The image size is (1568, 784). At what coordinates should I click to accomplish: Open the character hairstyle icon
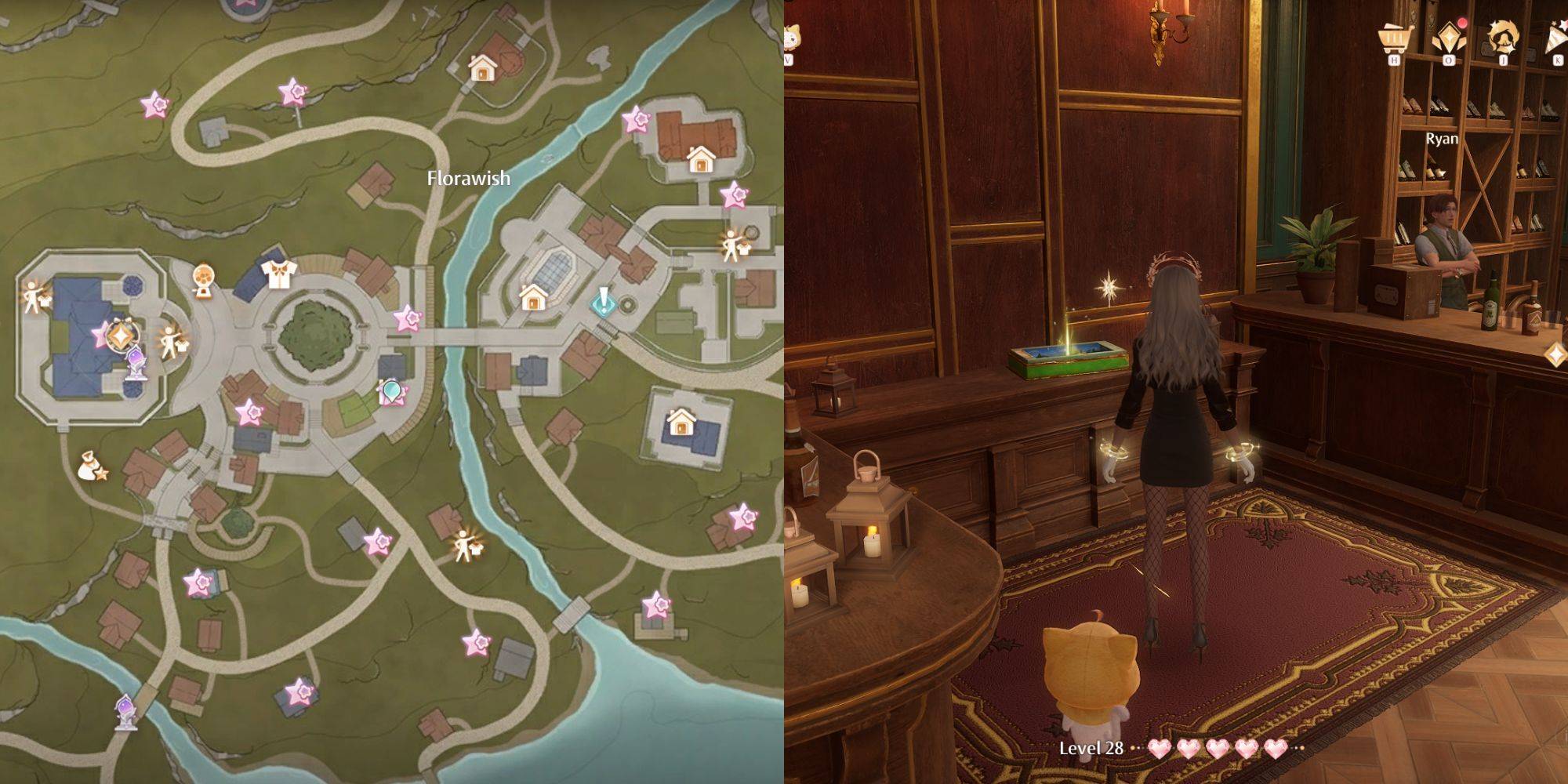[x=1503, y=39]
